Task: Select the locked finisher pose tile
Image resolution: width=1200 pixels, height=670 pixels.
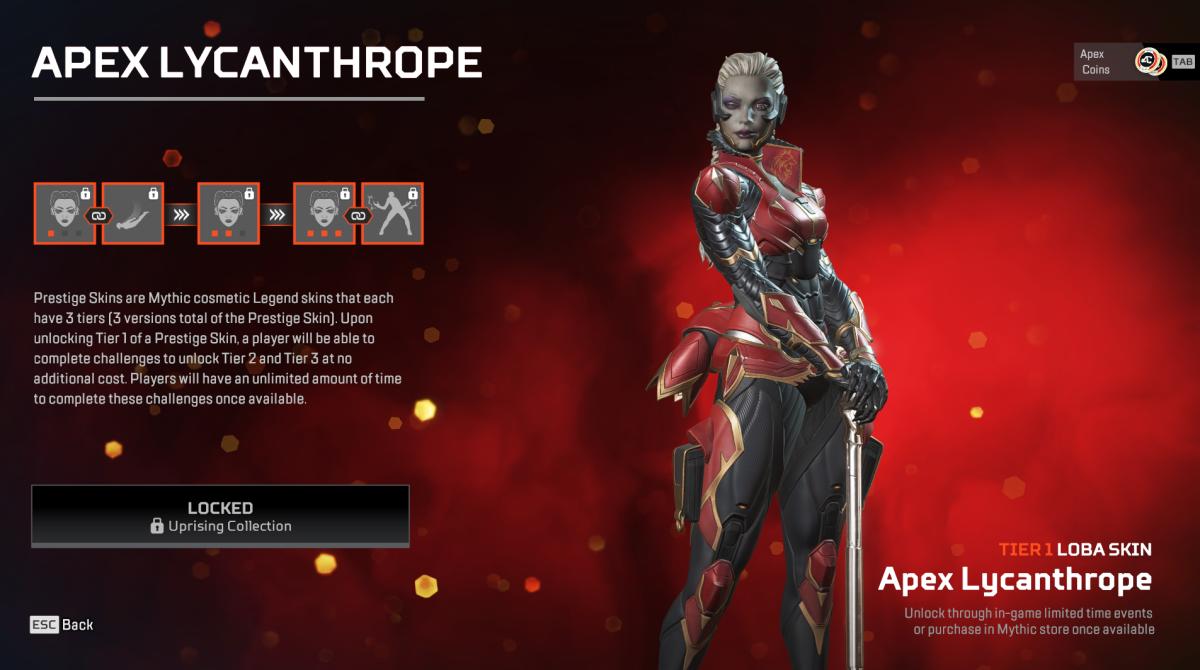Action: pyautogui.click(x=392, y=213)
